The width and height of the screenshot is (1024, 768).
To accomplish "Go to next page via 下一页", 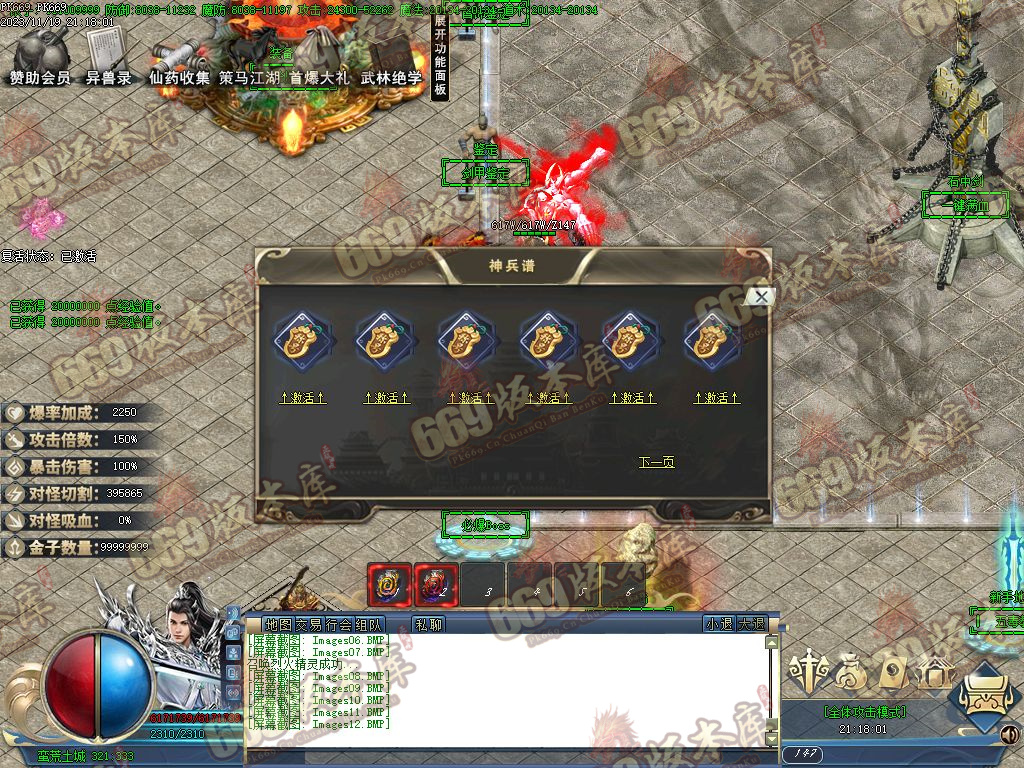I will pyautogui.click(x=656, y=462).
